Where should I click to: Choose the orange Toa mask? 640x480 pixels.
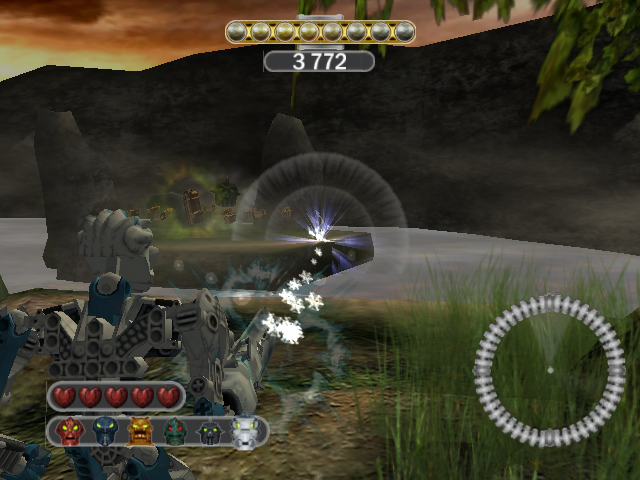pyautogui.click(x=140, y=432)
